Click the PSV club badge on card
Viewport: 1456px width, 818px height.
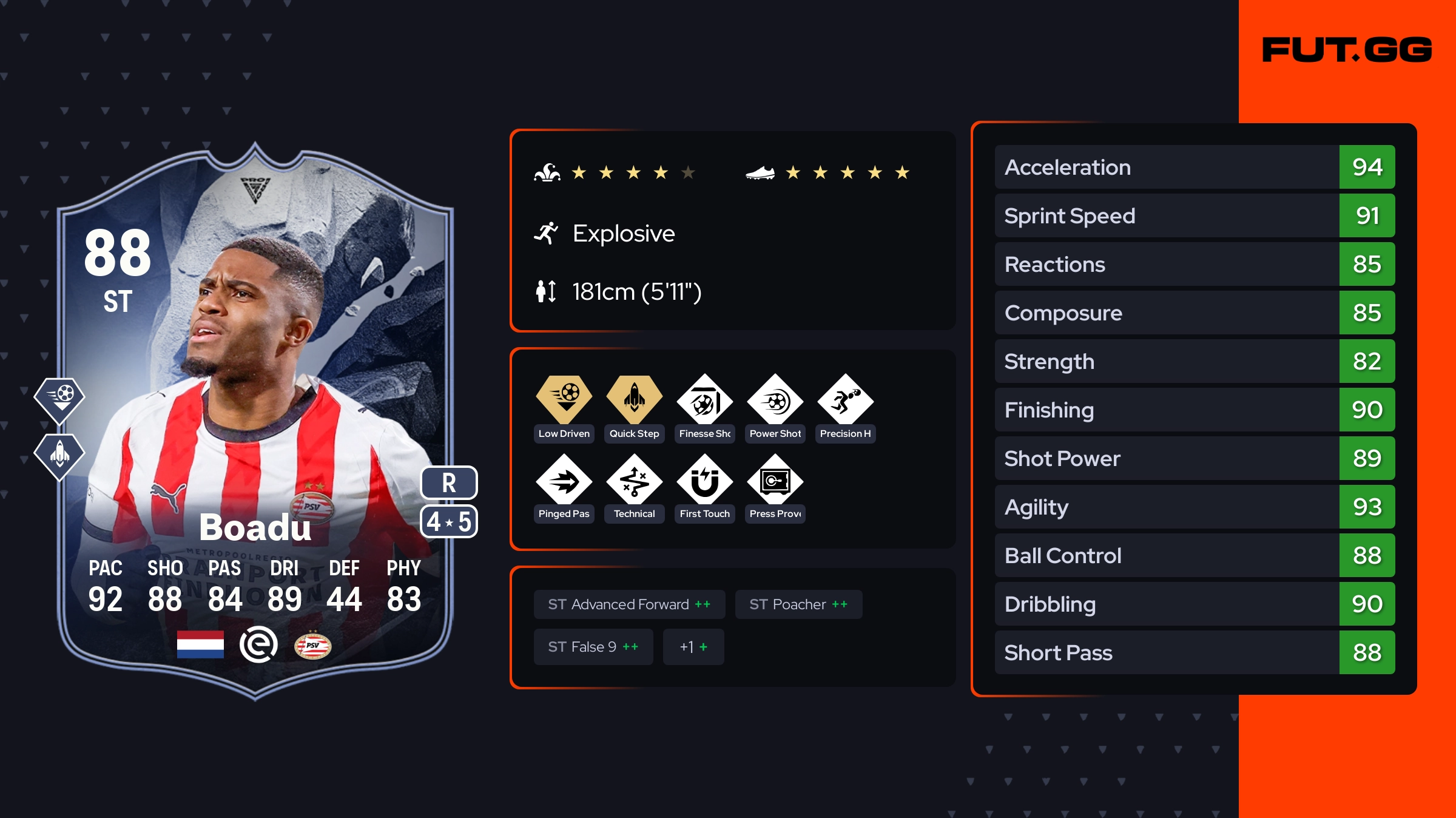click(312, 646)
